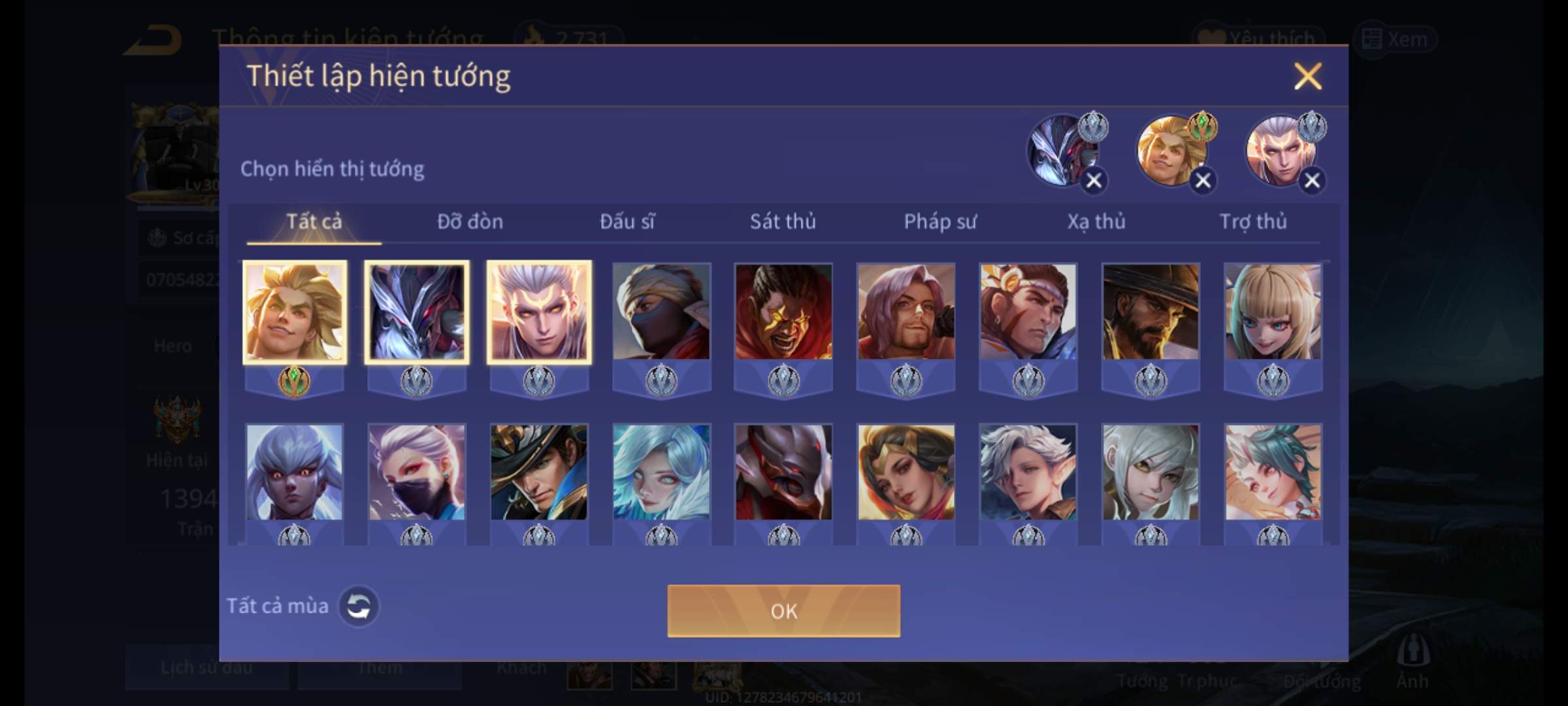1568x706 pixels.
Task: Pick the white-haired elf-eared hero portrait
Action: (1028, 472)
